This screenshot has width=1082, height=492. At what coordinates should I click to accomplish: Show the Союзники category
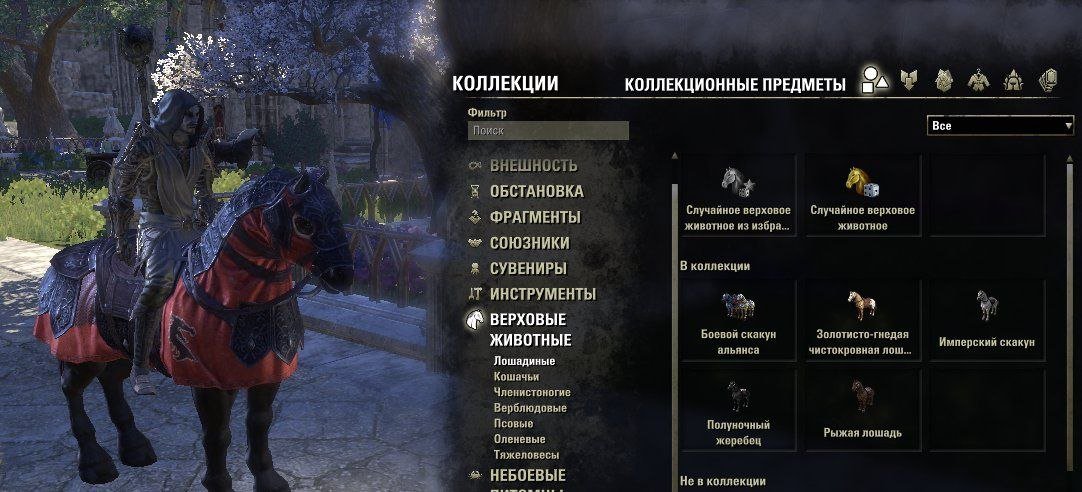click(529, 243)
